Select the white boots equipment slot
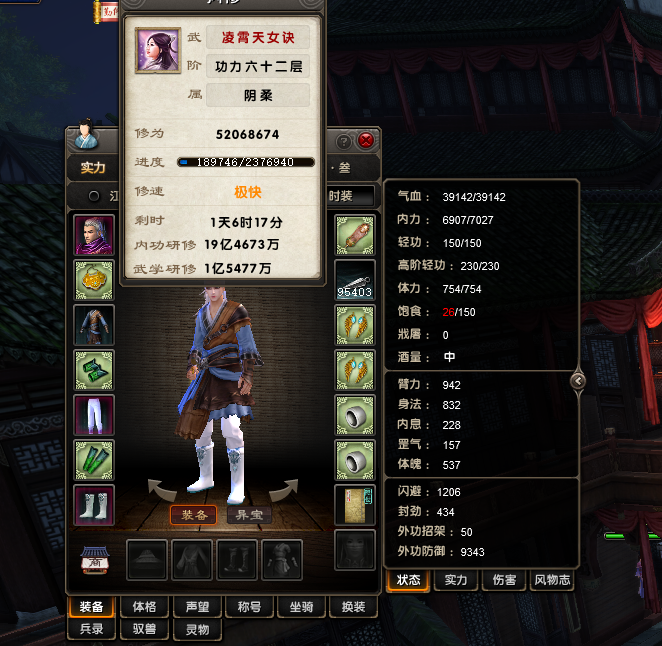The width and height of the screenshot is (662, 646). [x=95, y=505]
